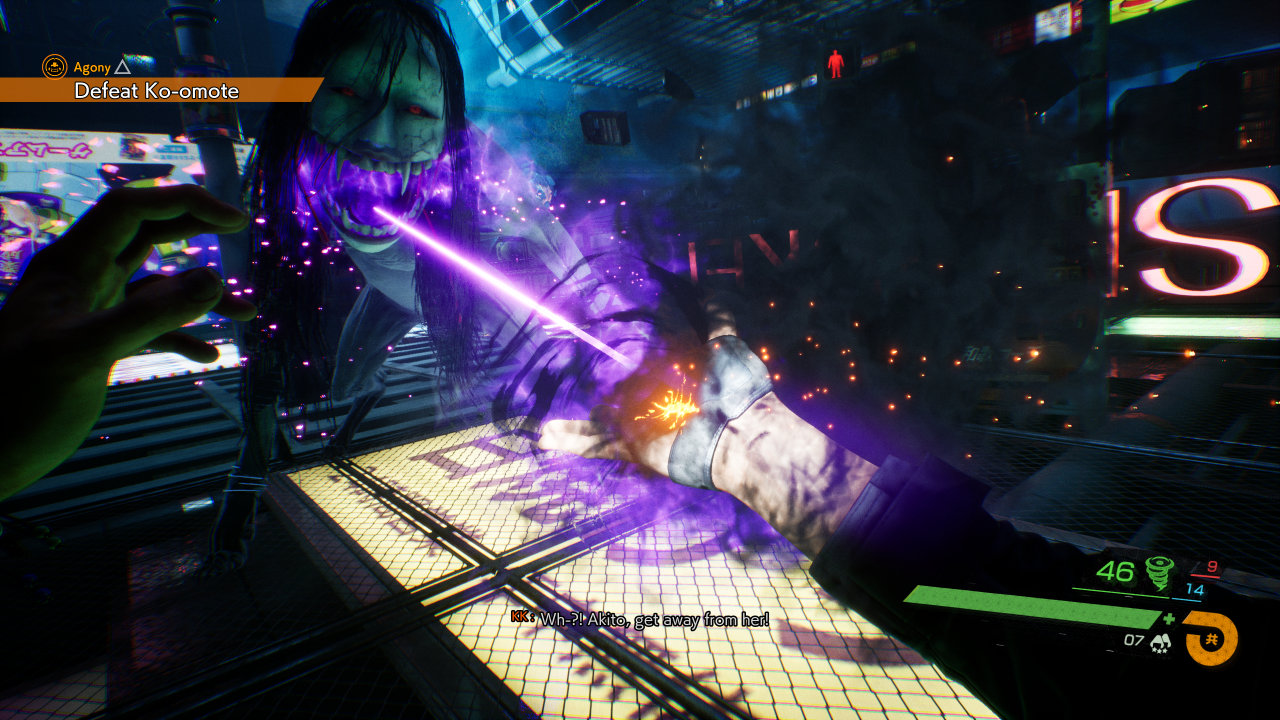
Task: Activate the orange talisman ring icon
Action: click(x=1211, y=639)
